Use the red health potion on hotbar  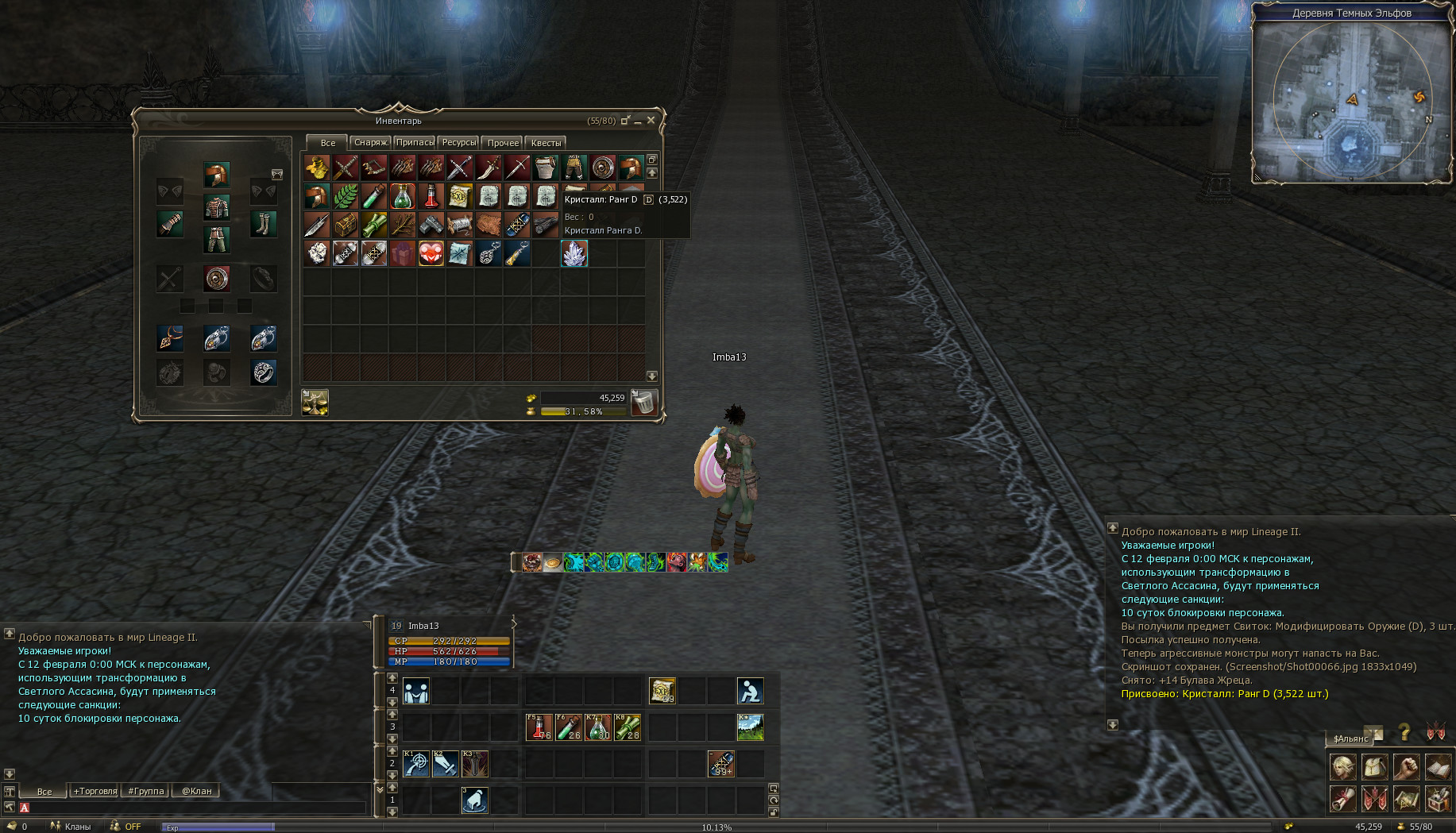pos(539,727)
